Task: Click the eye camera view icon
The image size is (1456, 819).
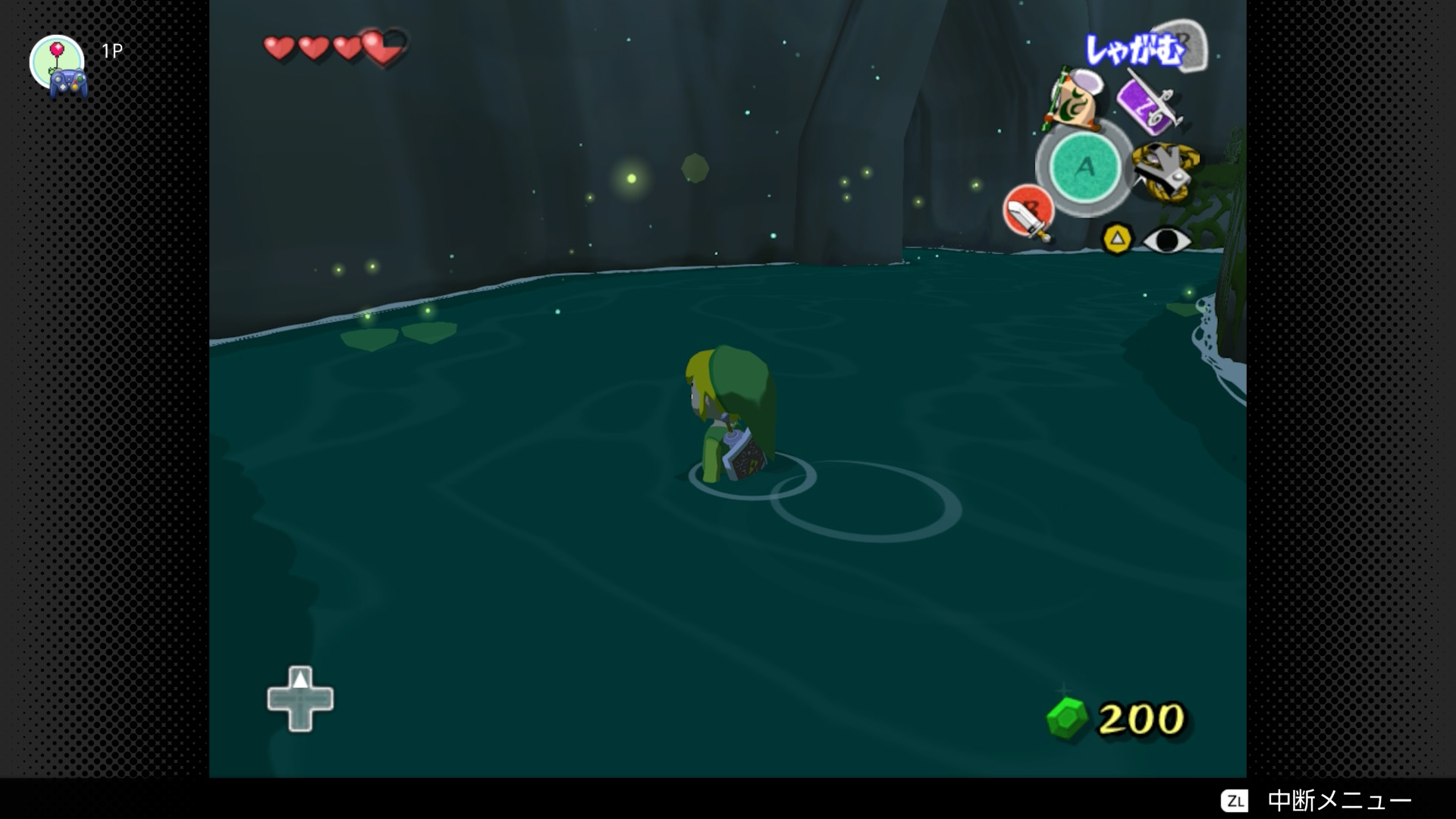Action: 1166,240
